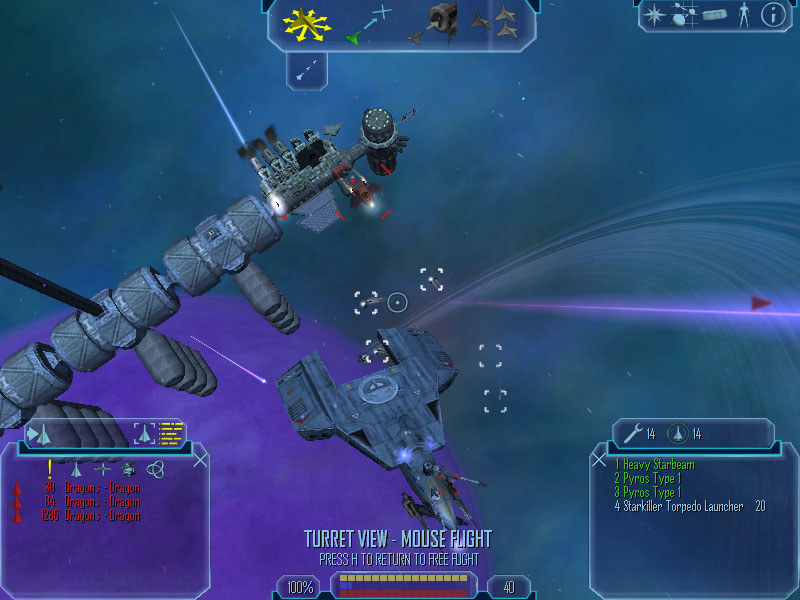800x600 pixels.
Task: Click the three-ship formation icon
Action: click(496, 23)
